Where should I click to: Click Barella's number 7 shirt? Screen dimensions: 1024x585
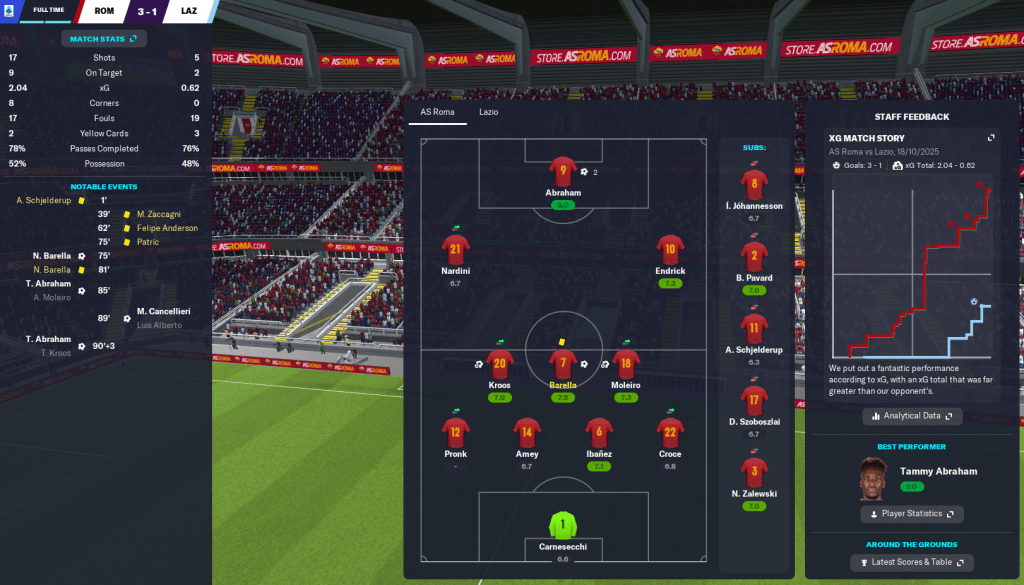coord(563,364)
